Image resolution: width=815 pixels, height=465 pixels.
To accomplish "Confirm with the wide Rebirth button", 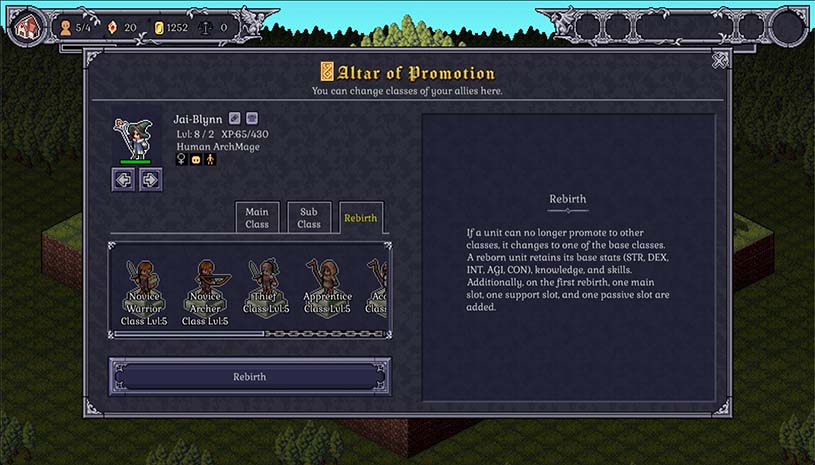I will pos(250,377).
